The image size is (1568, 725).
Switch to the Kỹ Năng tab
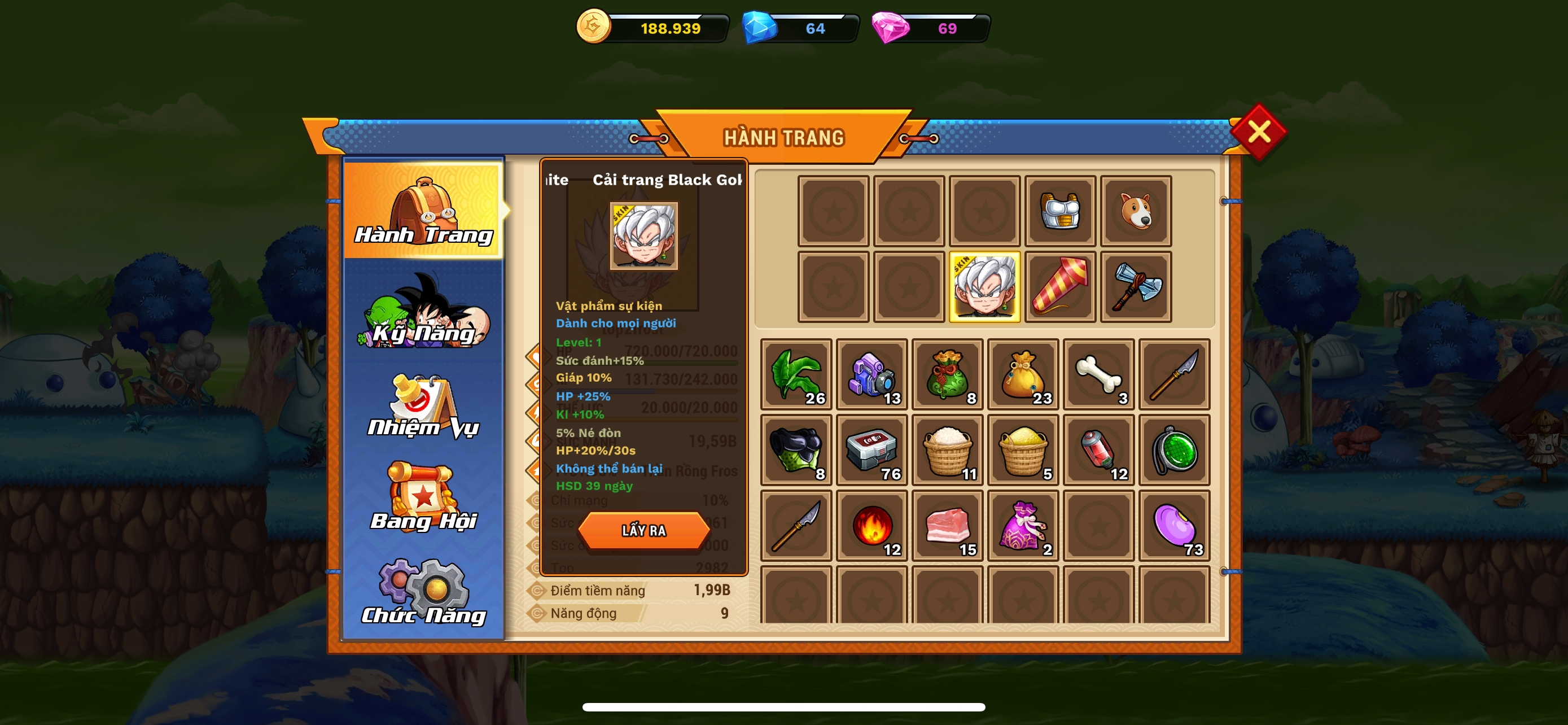[x=424, y=311]
